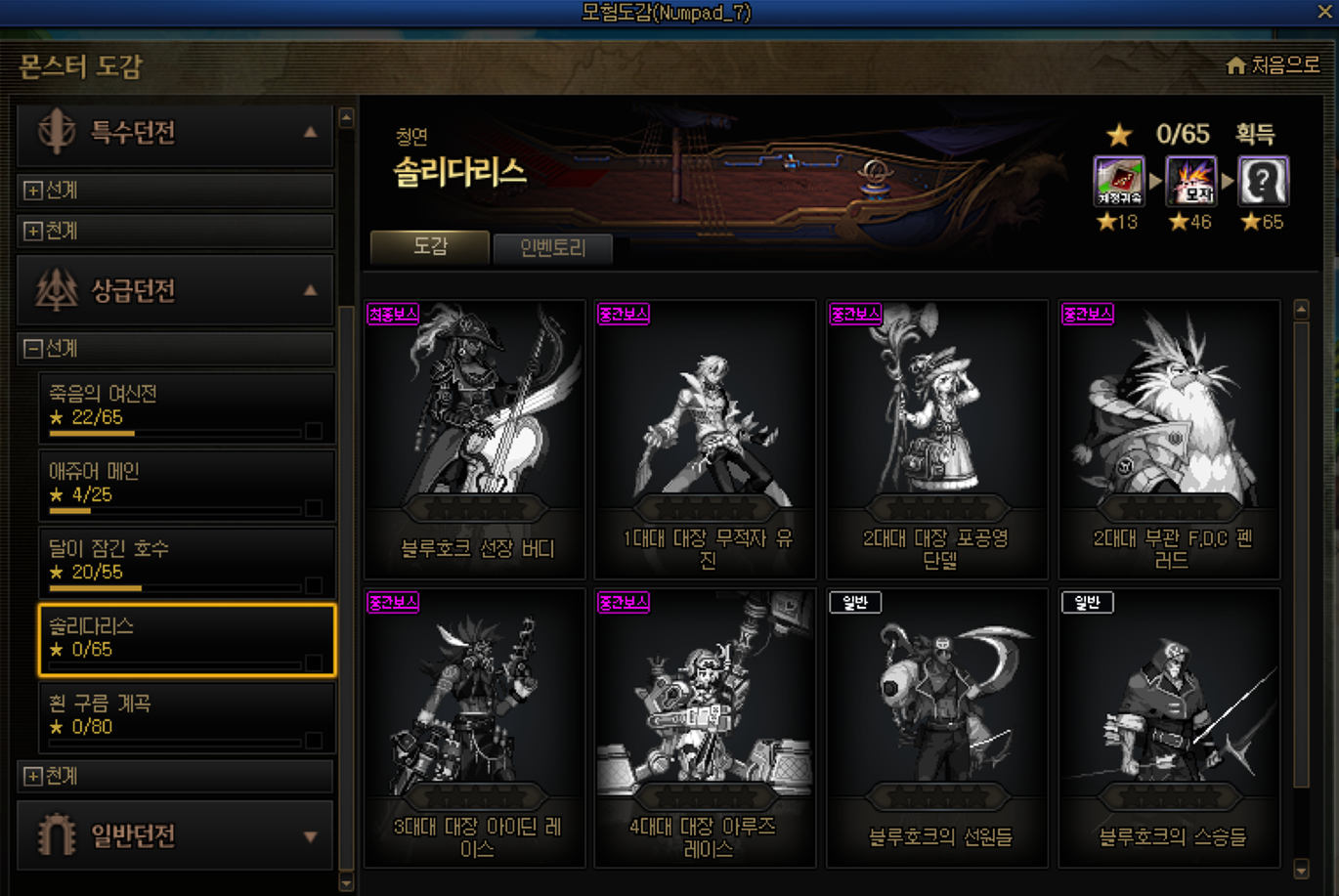
Task: Return home via 처음으로 button
Action: pyautogui.click(x=1273, y=65)
